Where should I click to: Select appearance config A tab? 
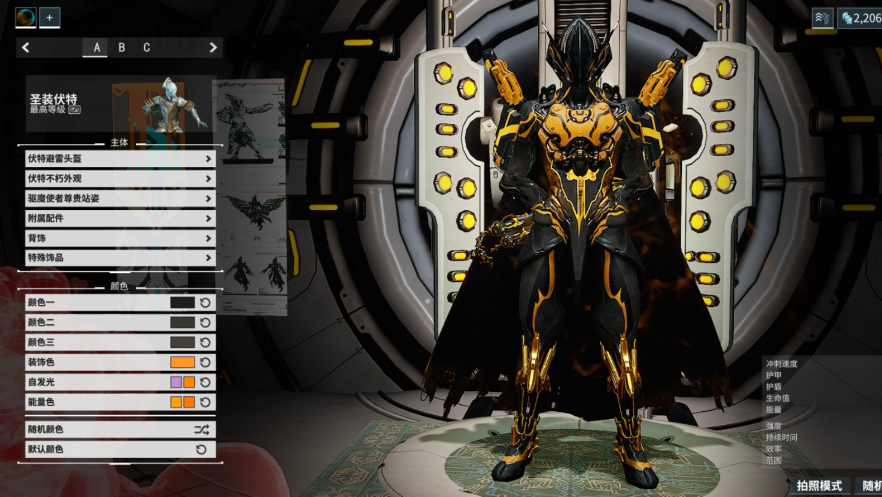coord(97,47)
